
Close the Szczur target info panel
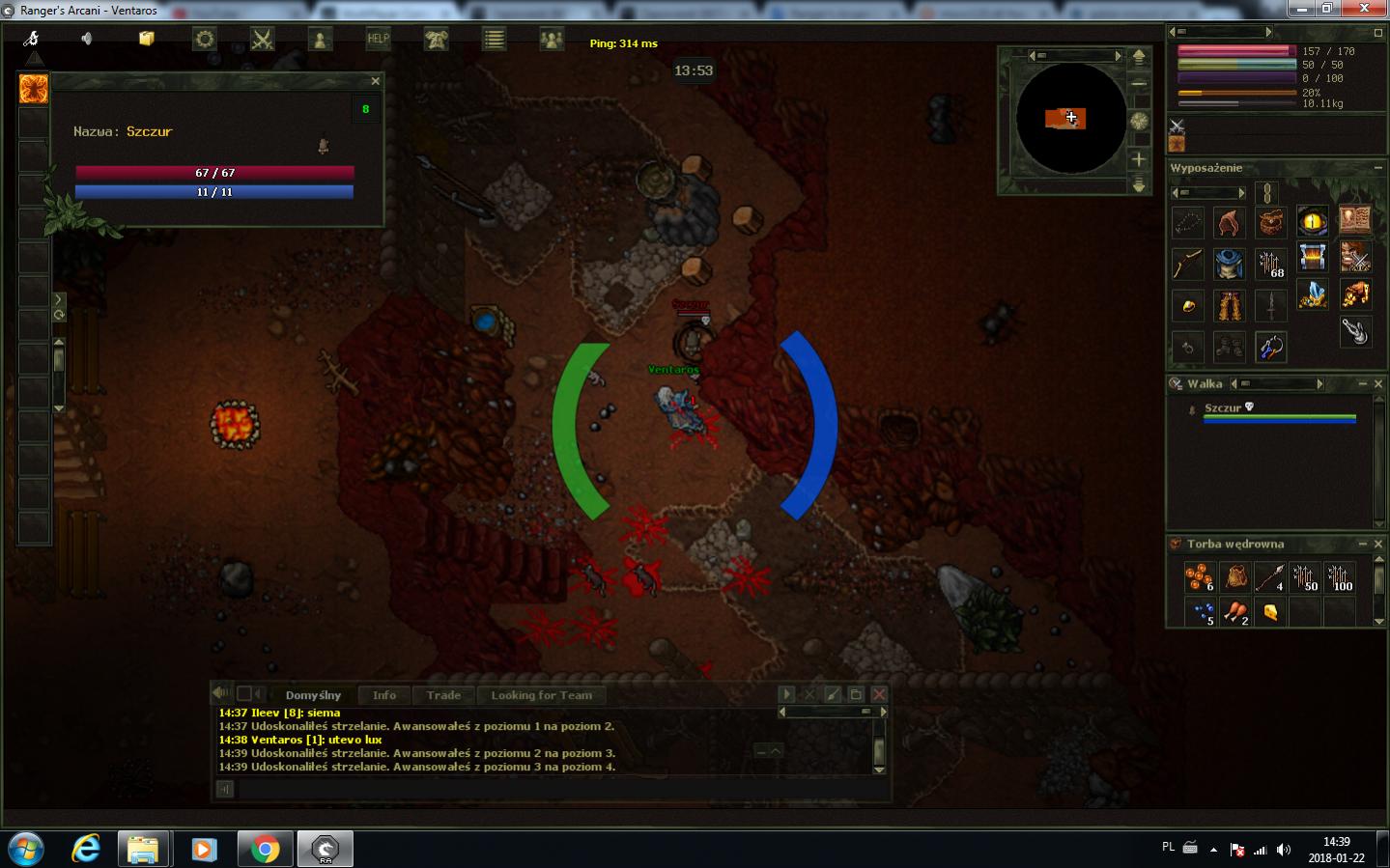376,81
